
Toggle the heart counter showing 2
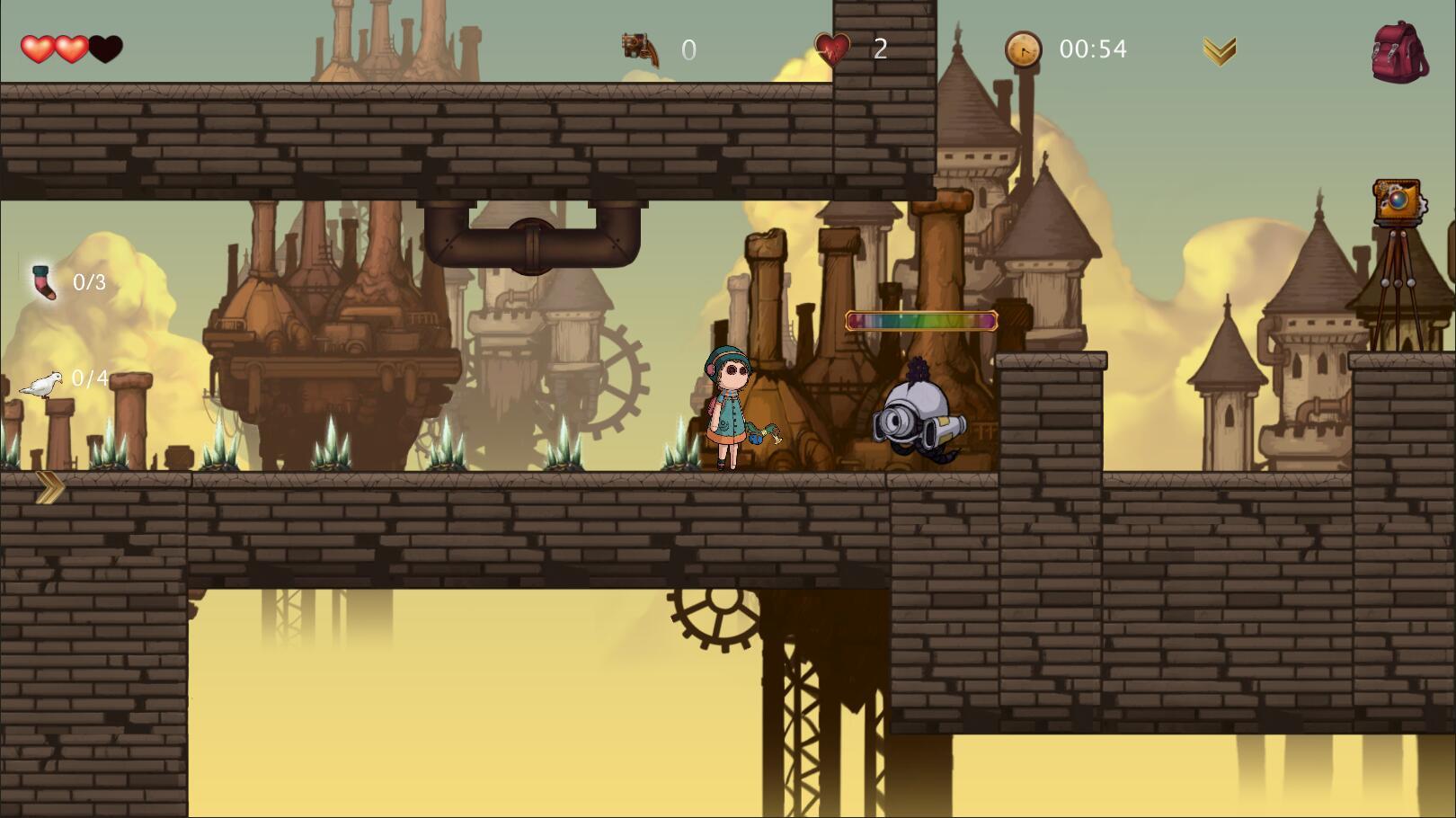(878, 49)
